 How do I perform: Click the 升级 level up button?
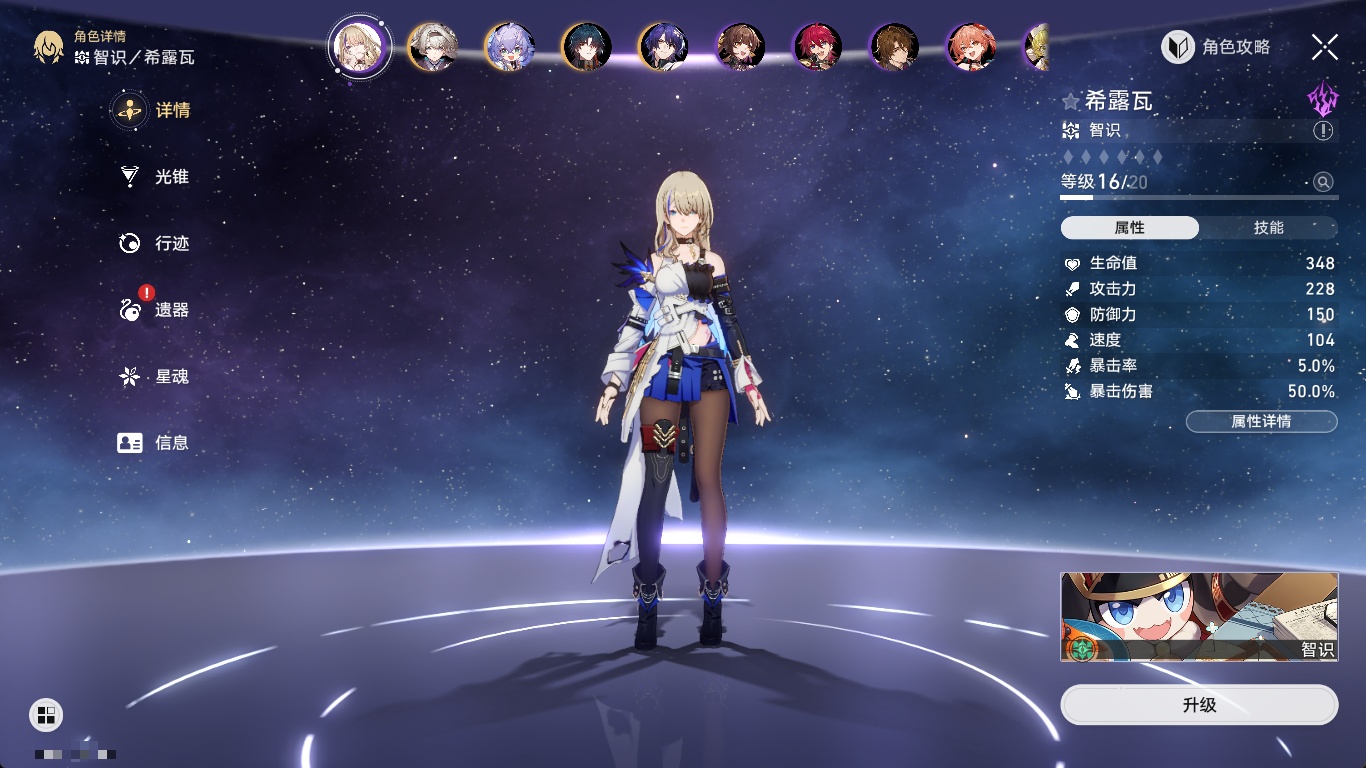click(1199, 705)
